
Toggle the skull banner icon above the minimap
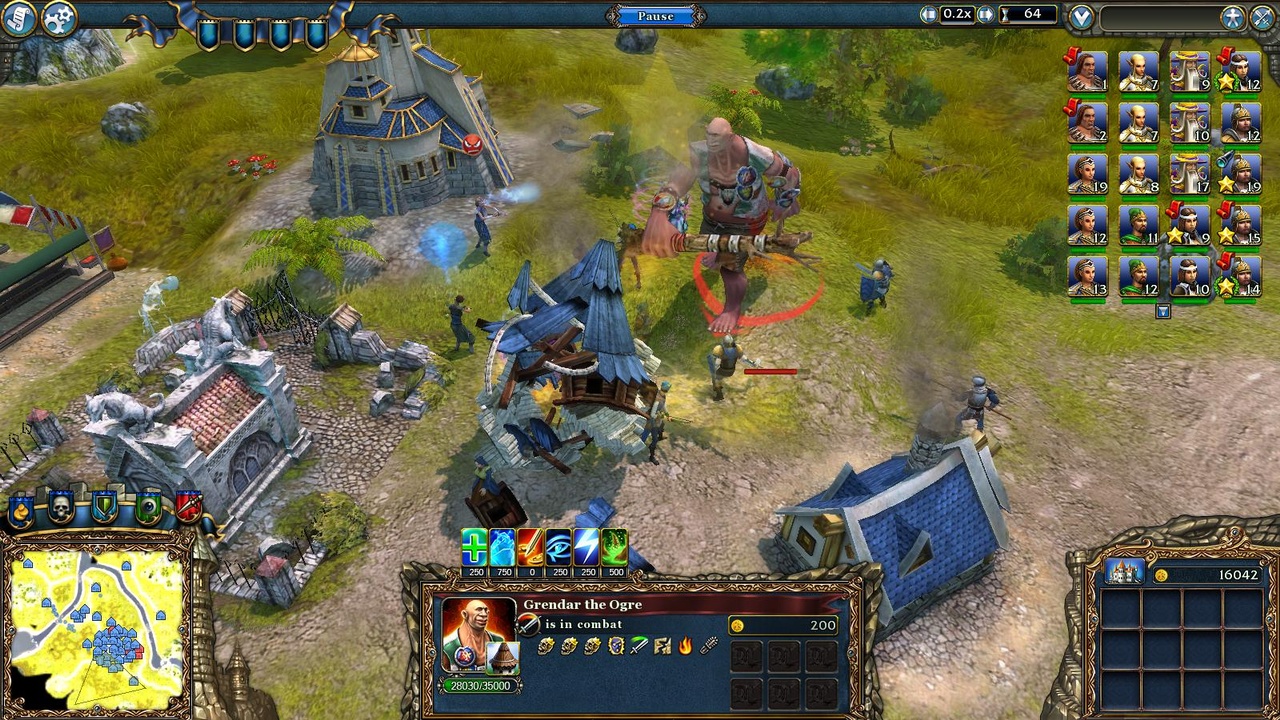[61, 507]
